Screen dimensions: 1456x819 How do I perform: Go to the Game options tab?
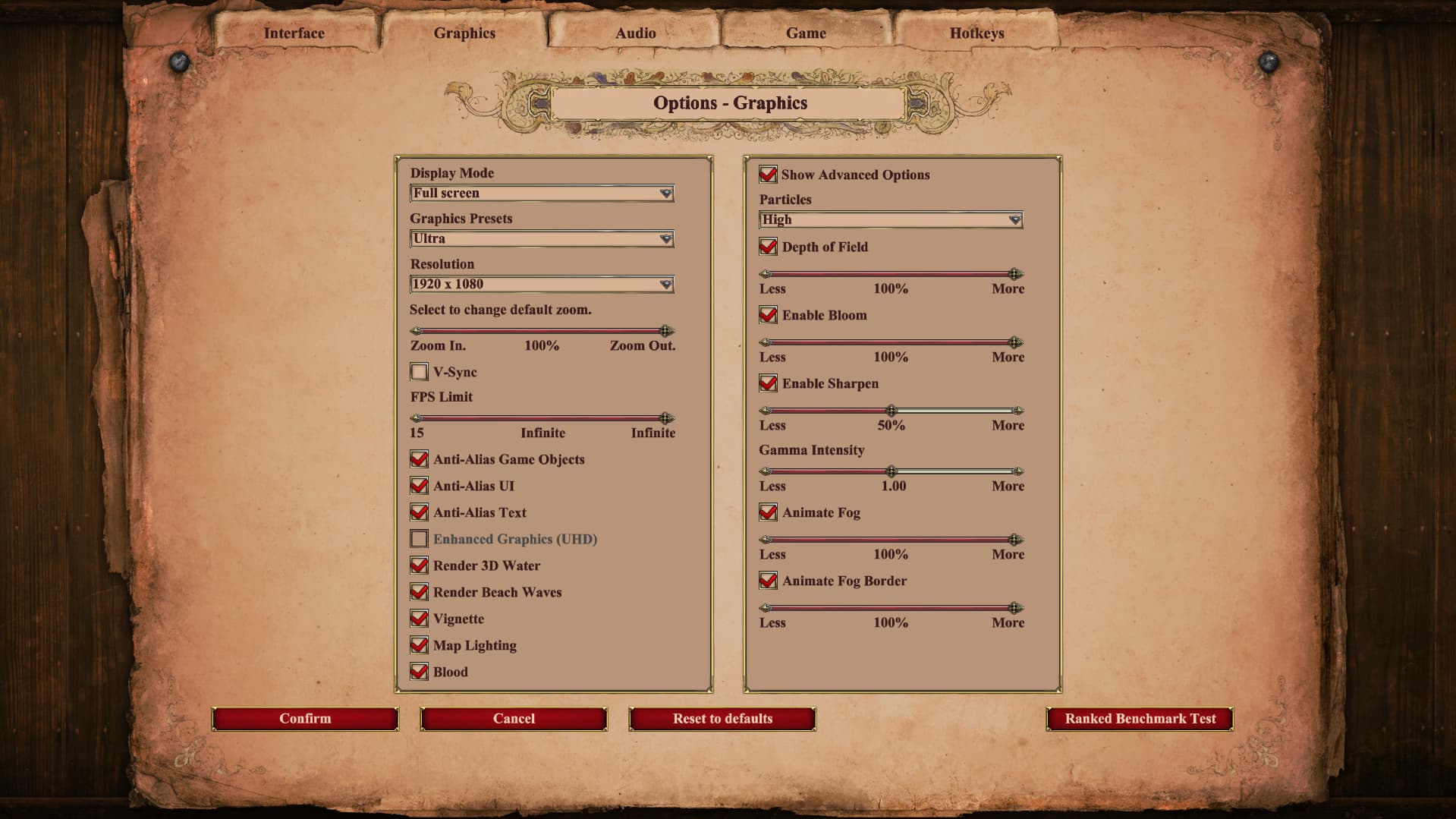806,33
